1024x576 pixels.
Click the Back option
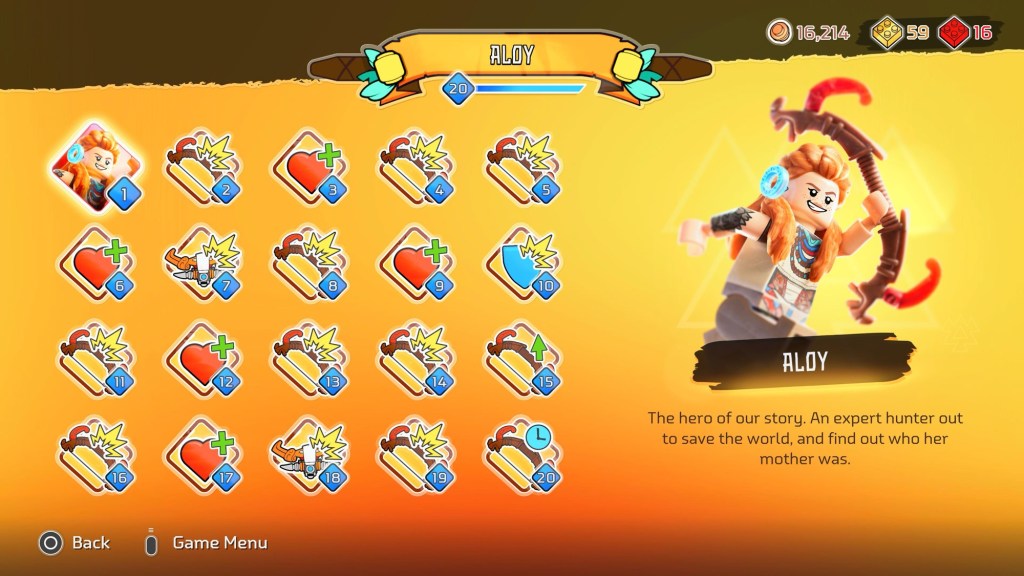coord(75,543)
